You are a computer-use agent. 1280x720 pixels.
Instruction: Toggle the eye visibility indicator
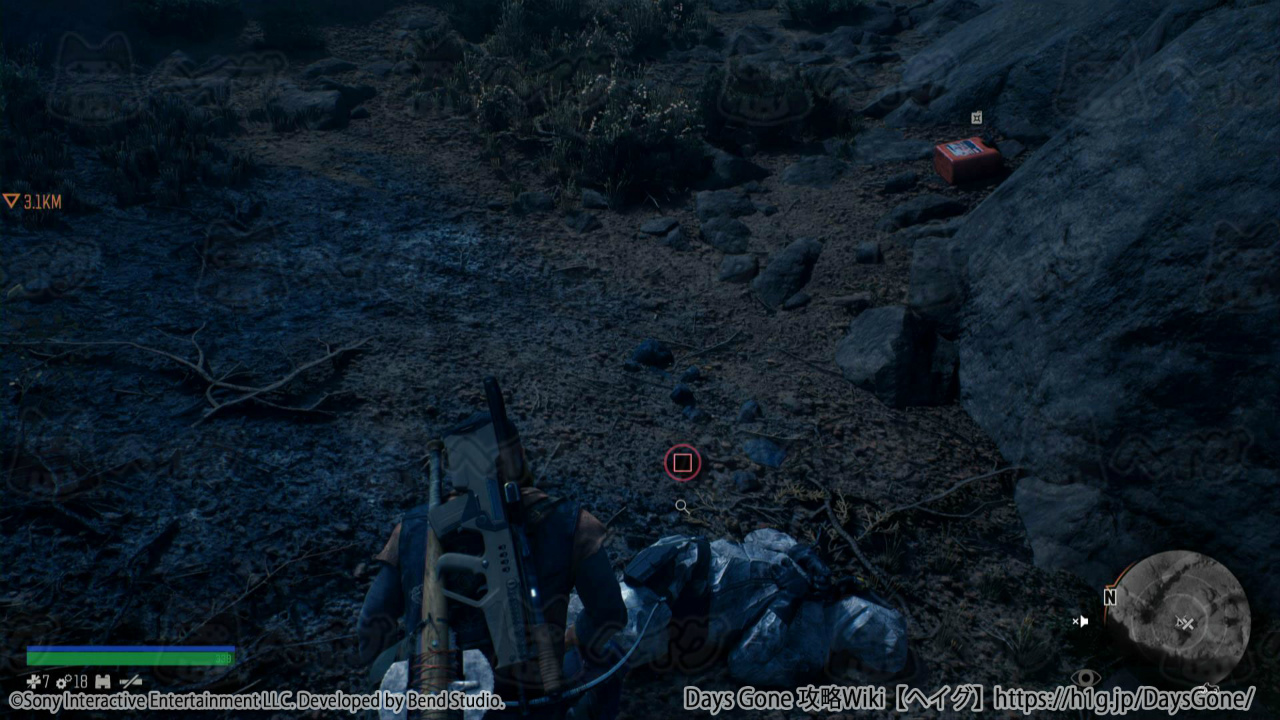(1085, 678)
